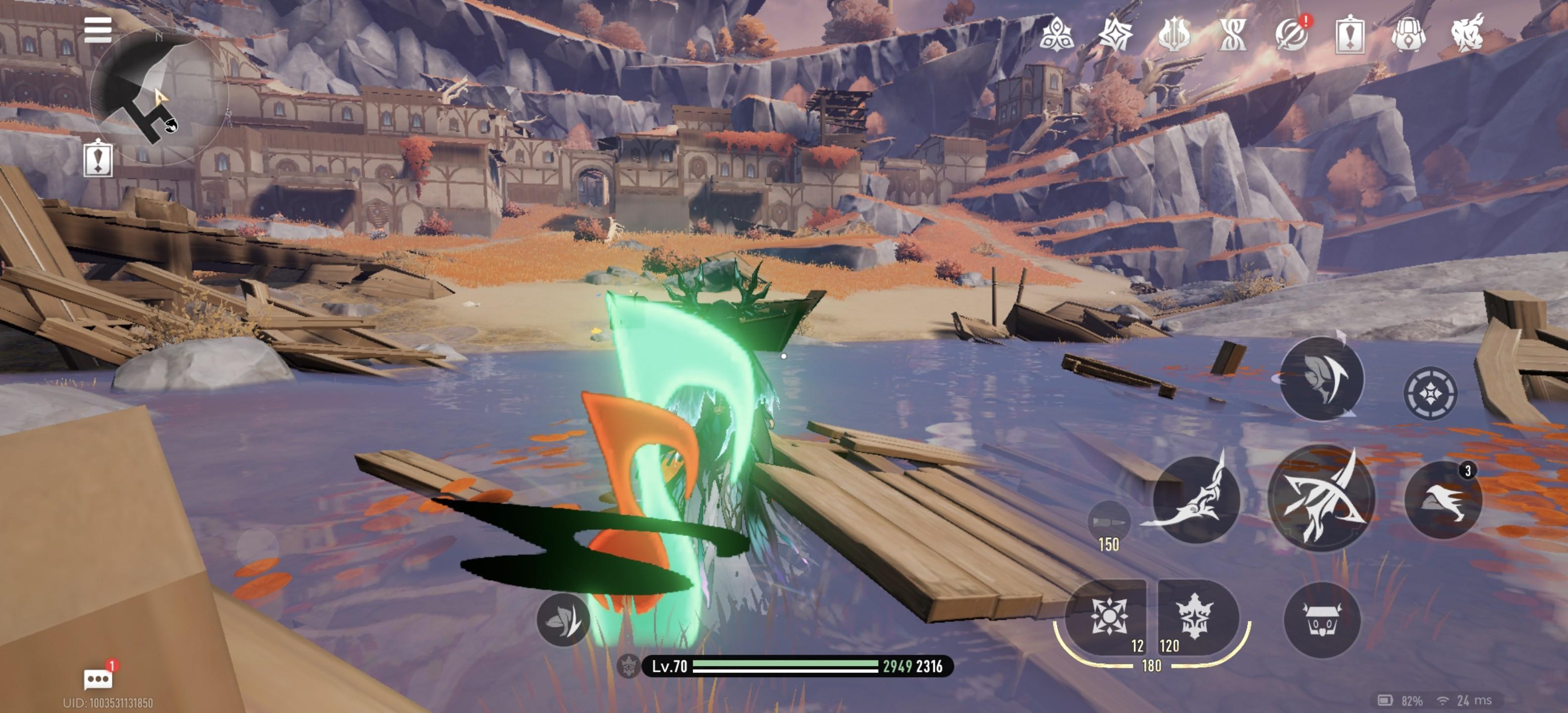This screenshot has width=1568, height=713.
Task: Tap the chest creature face button
Action: (x=1322, y=620)
